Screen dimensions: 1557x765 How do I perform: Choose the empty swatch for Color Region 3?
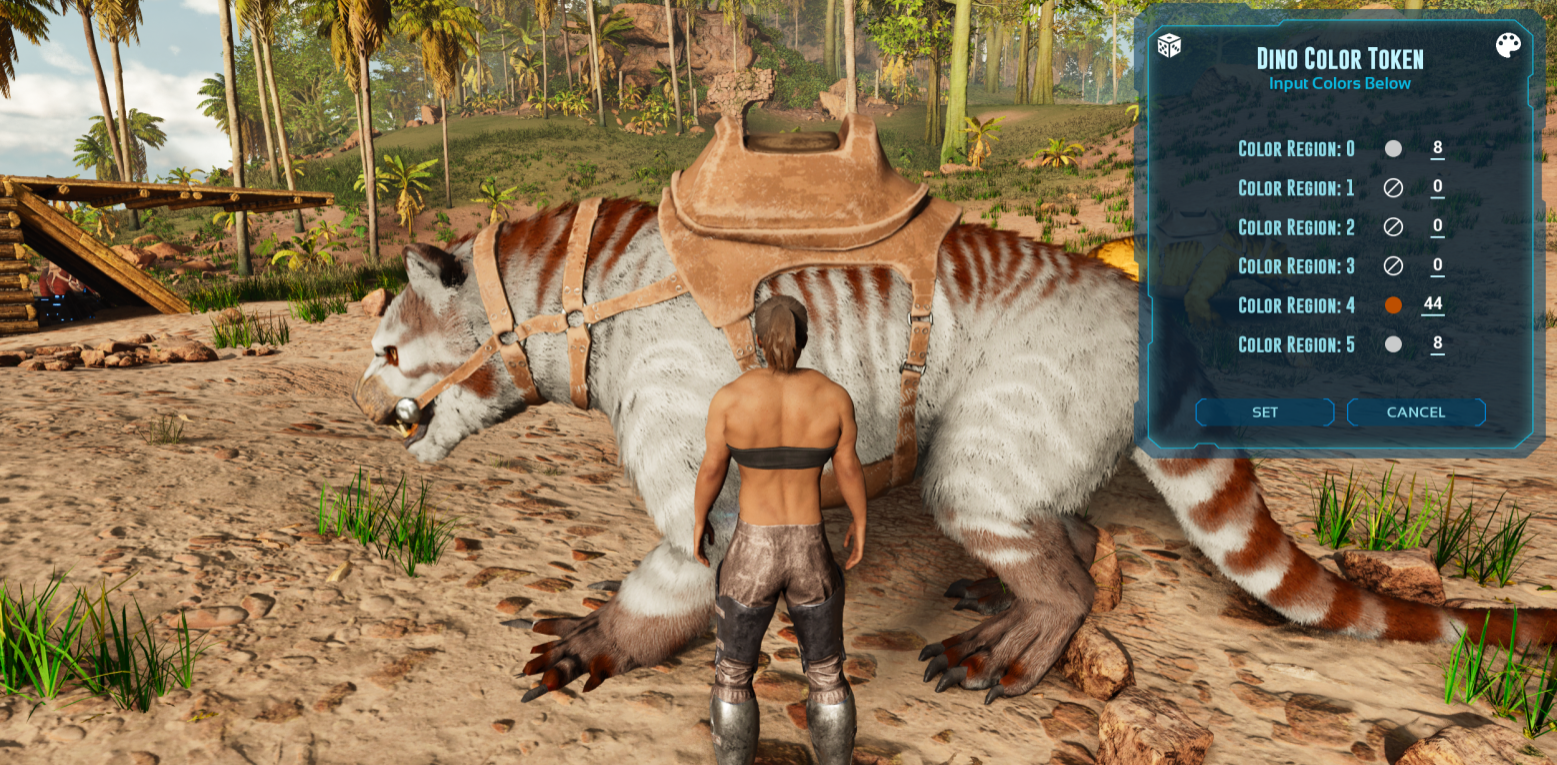(1393, 266)
